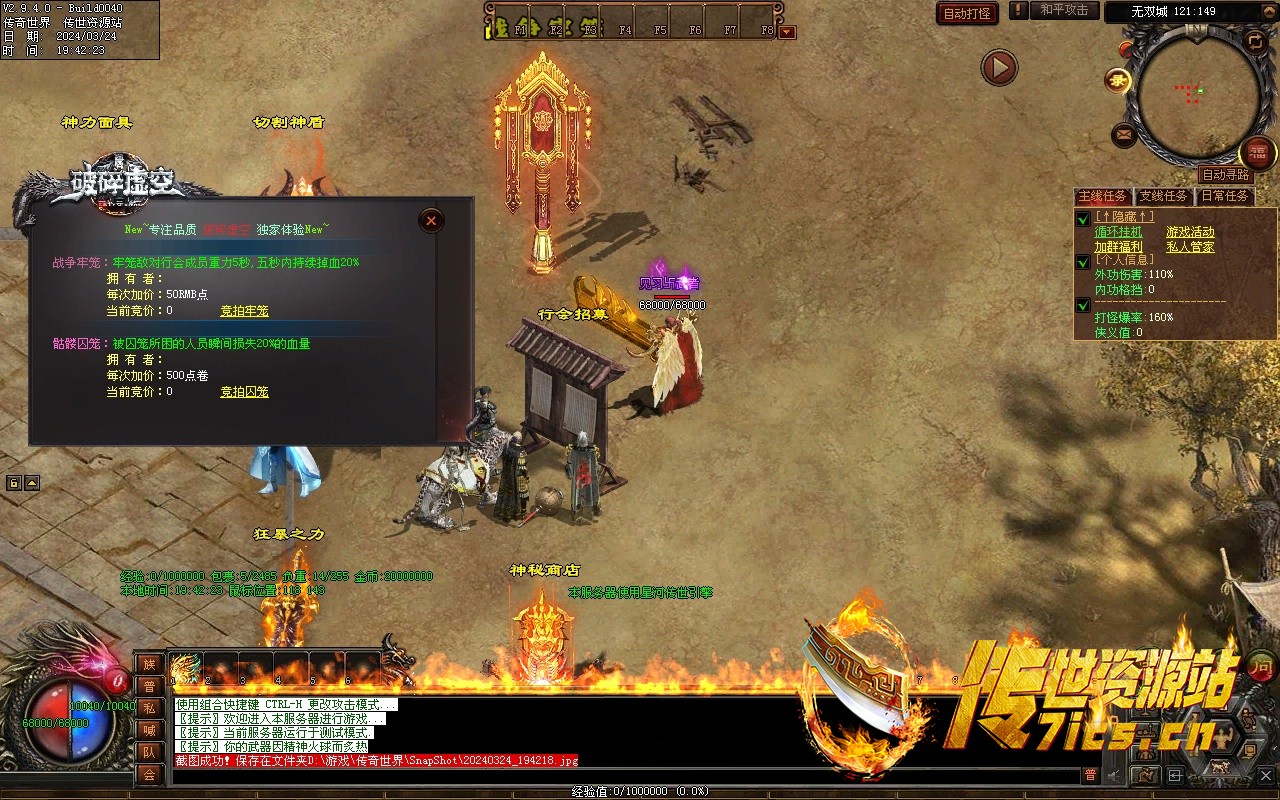Open the 游戏活动 events link
Image resolution: width=1280 pixels, height=800 pixels.
pyautogui.click(x=1190, y=232)
